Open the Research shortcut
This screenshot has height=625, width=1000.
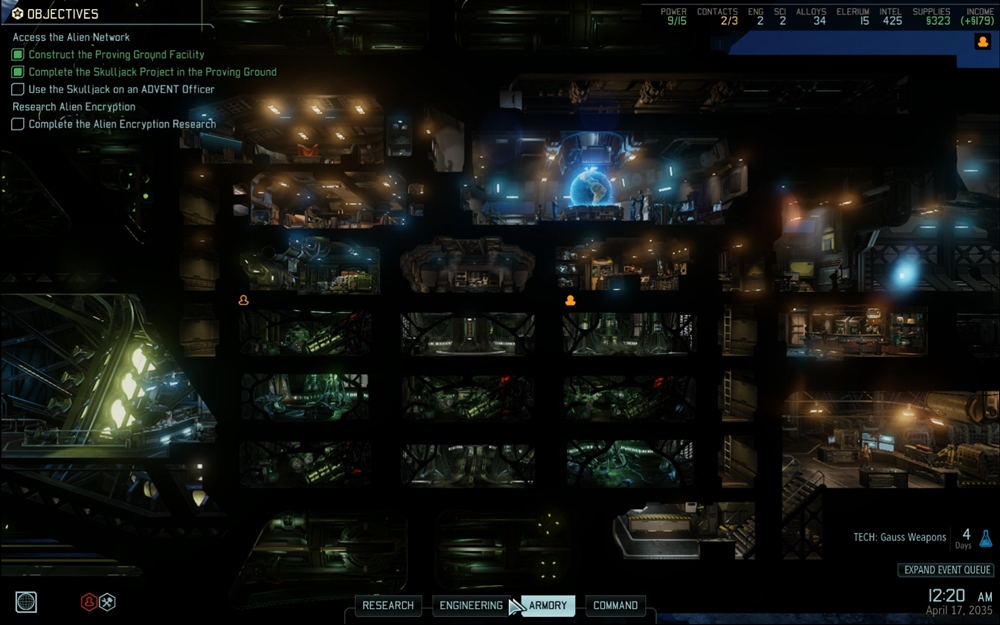click(388, 605)
